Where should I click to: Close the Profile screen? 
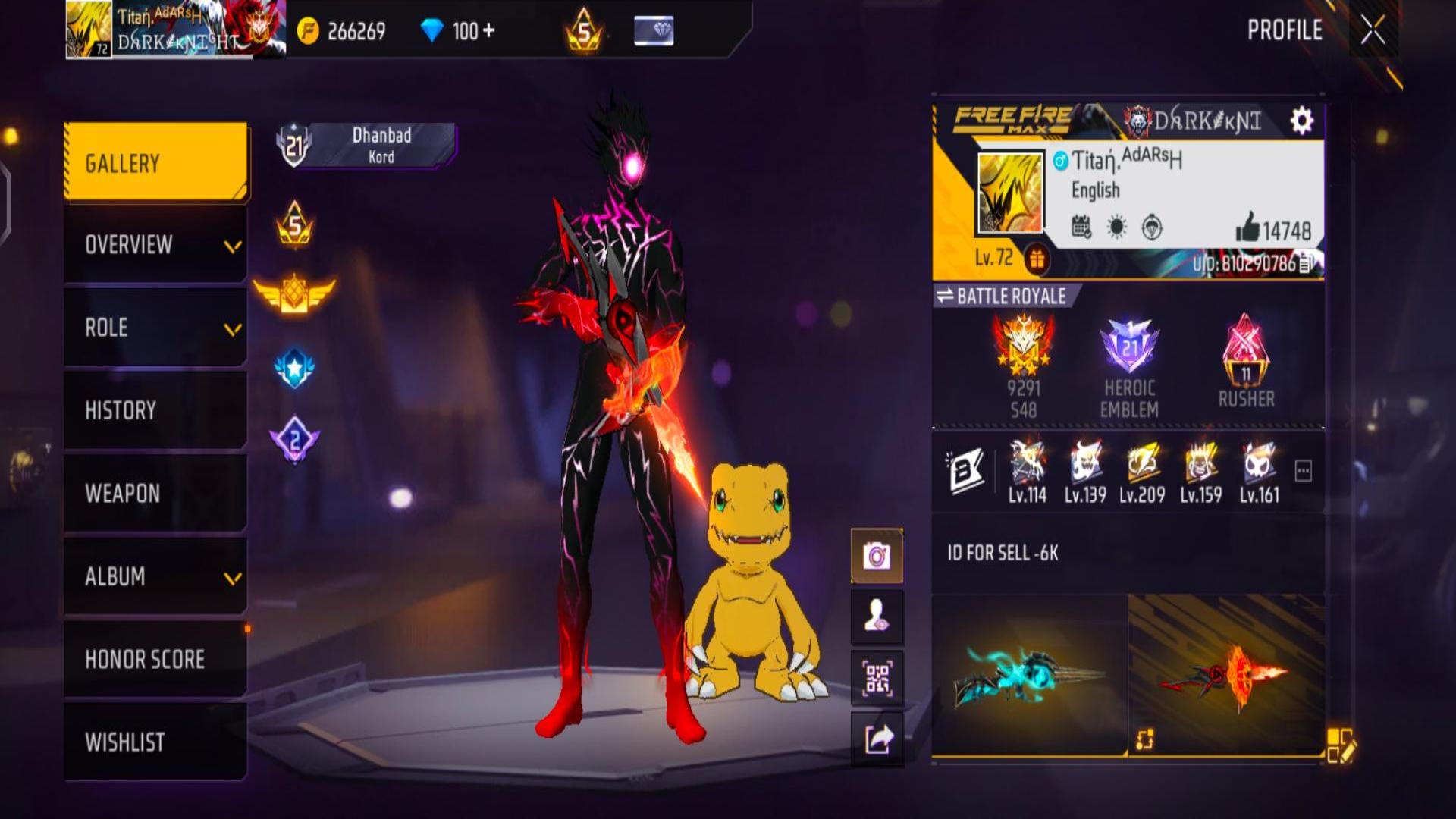pyautogui.click(x=1372, y=31)
